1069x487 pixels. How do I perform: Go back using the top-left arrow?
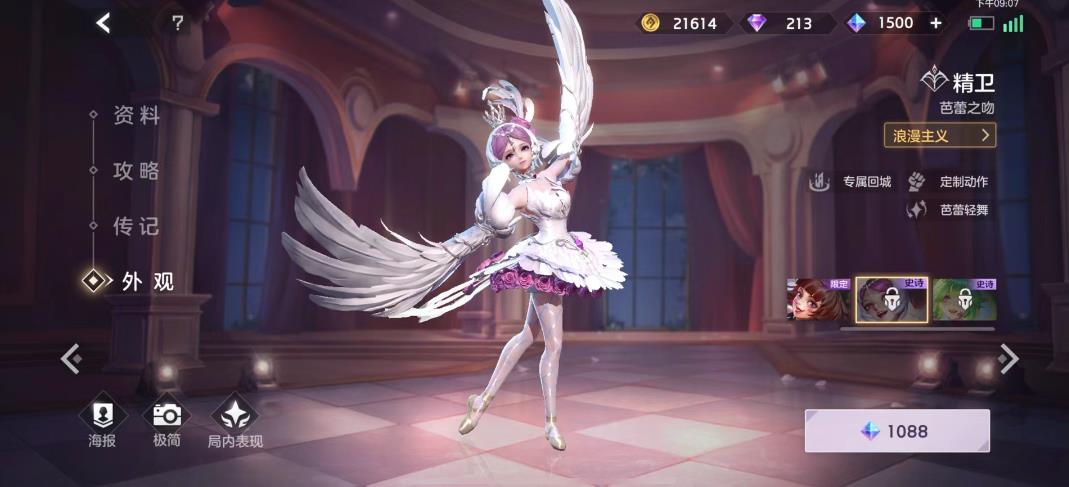point(103,23)
